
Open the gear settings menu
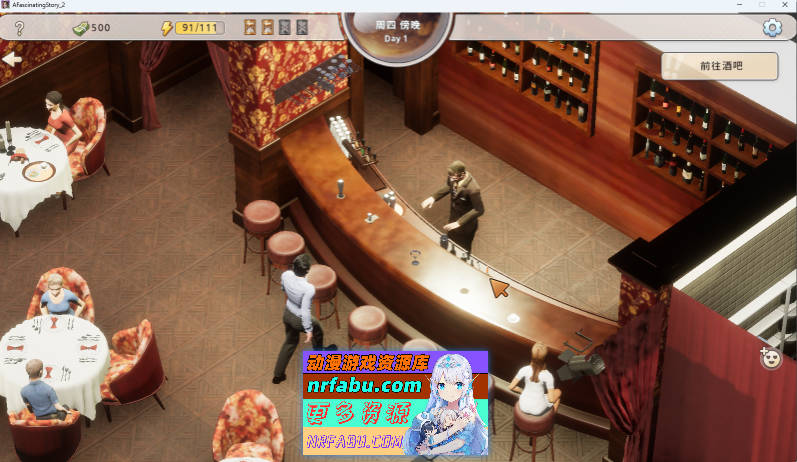point(771,28)
